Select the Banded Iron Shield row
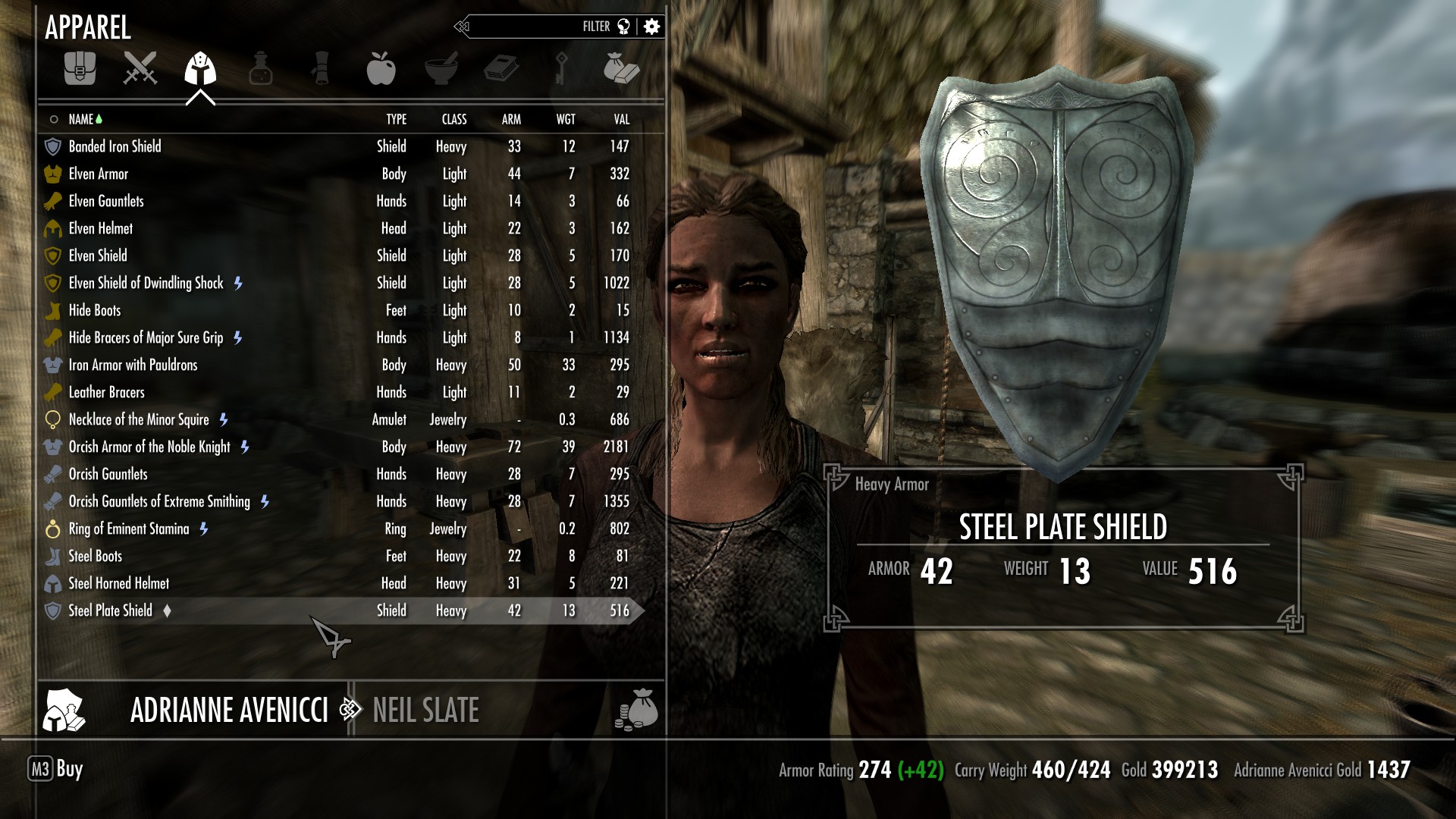The image size is (1456, 819). point(115,146)
